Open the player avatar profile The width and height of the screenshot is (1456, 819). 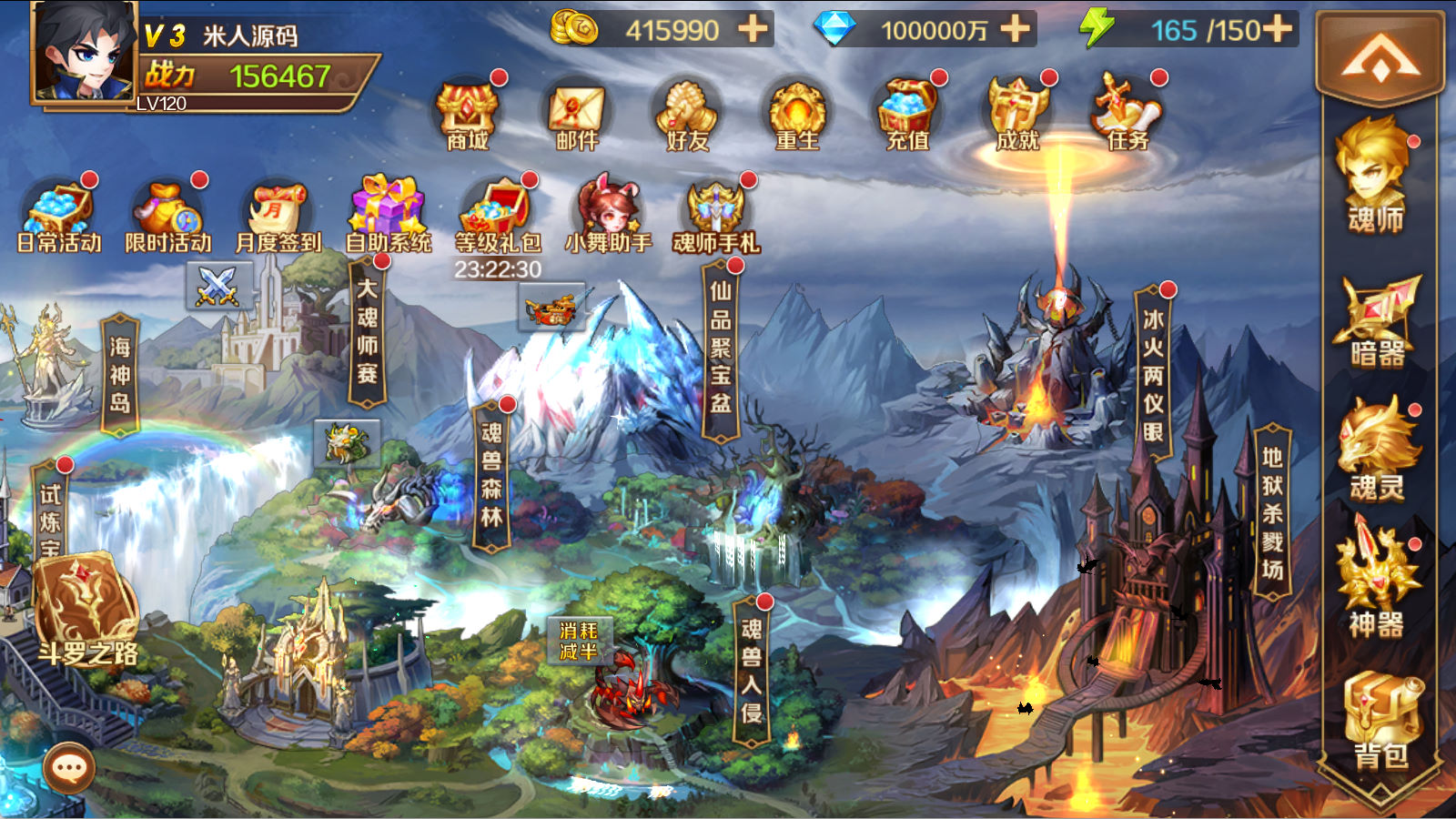click(84, 52)
